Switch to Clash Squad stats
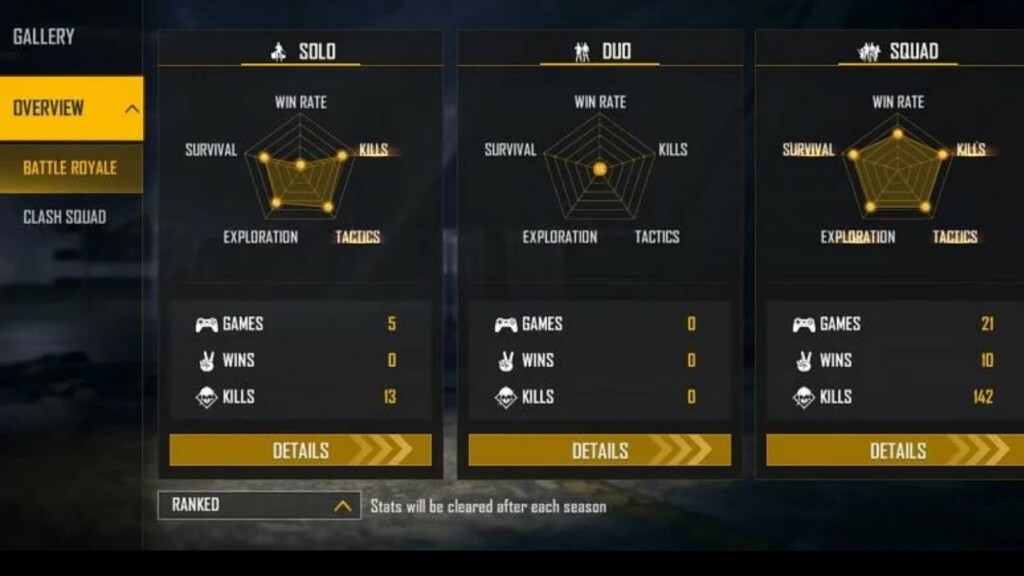1024x576 pixels. click(x=65, y=217)
